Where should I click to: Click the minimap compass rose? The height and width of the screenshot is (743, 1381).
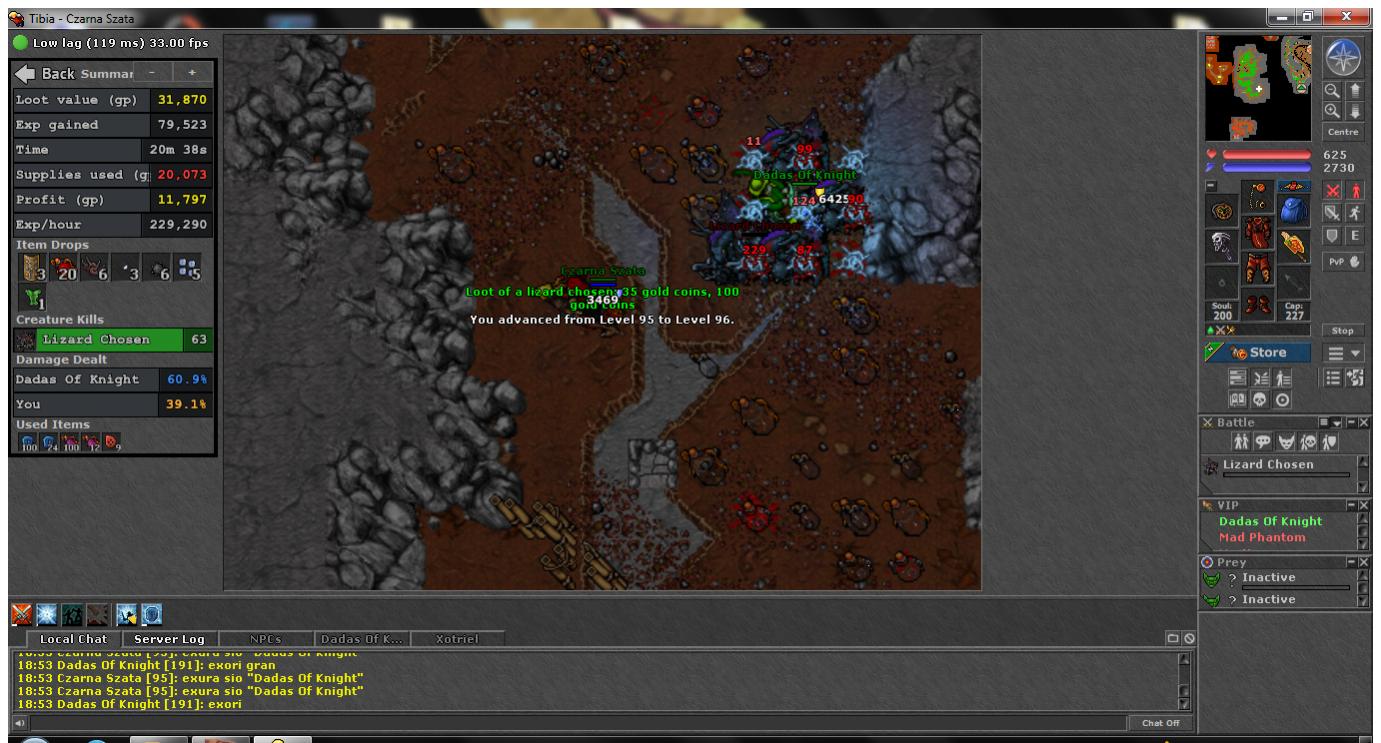tap(1343, 59)
